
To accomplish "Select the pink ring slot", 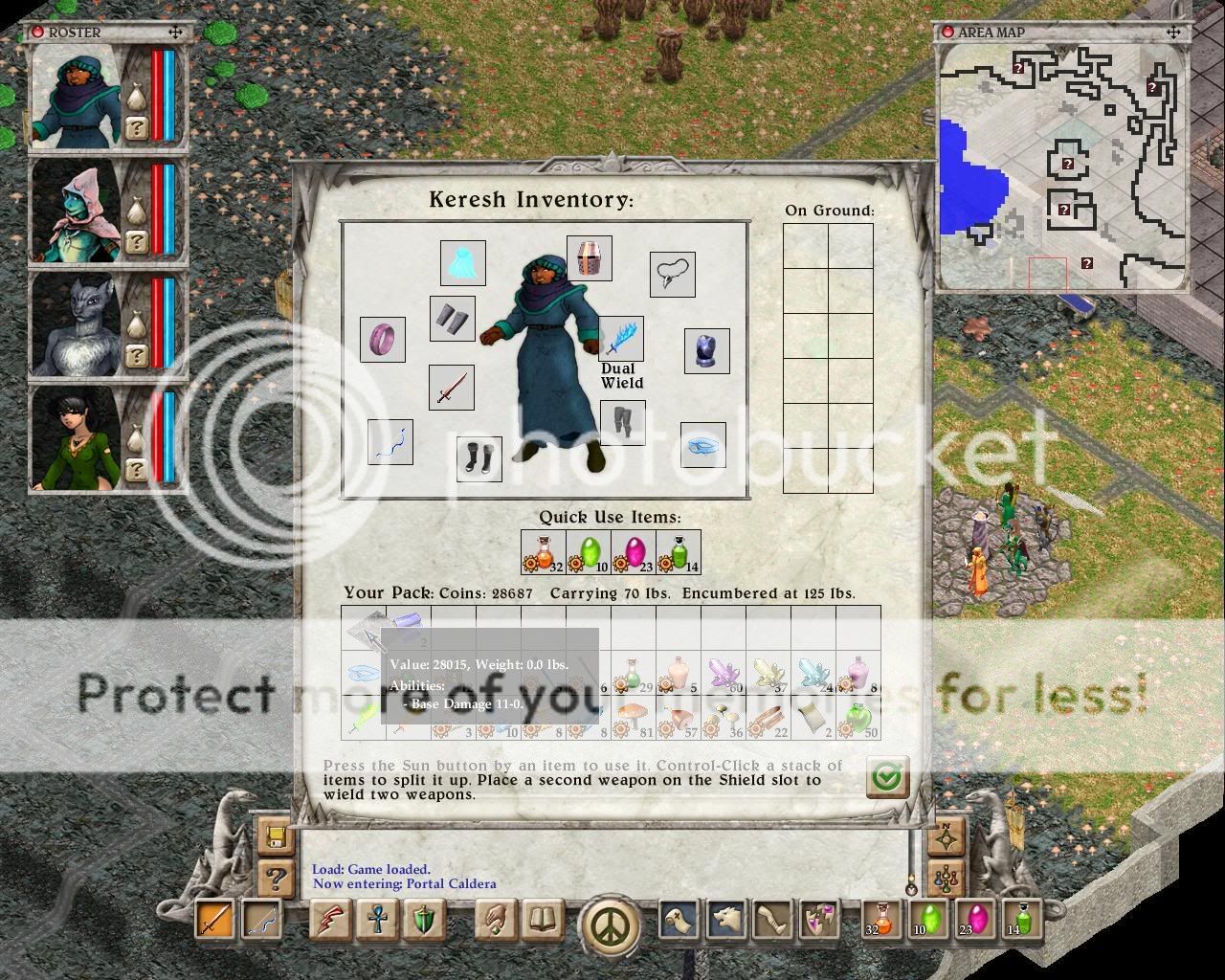I will 382,339.
